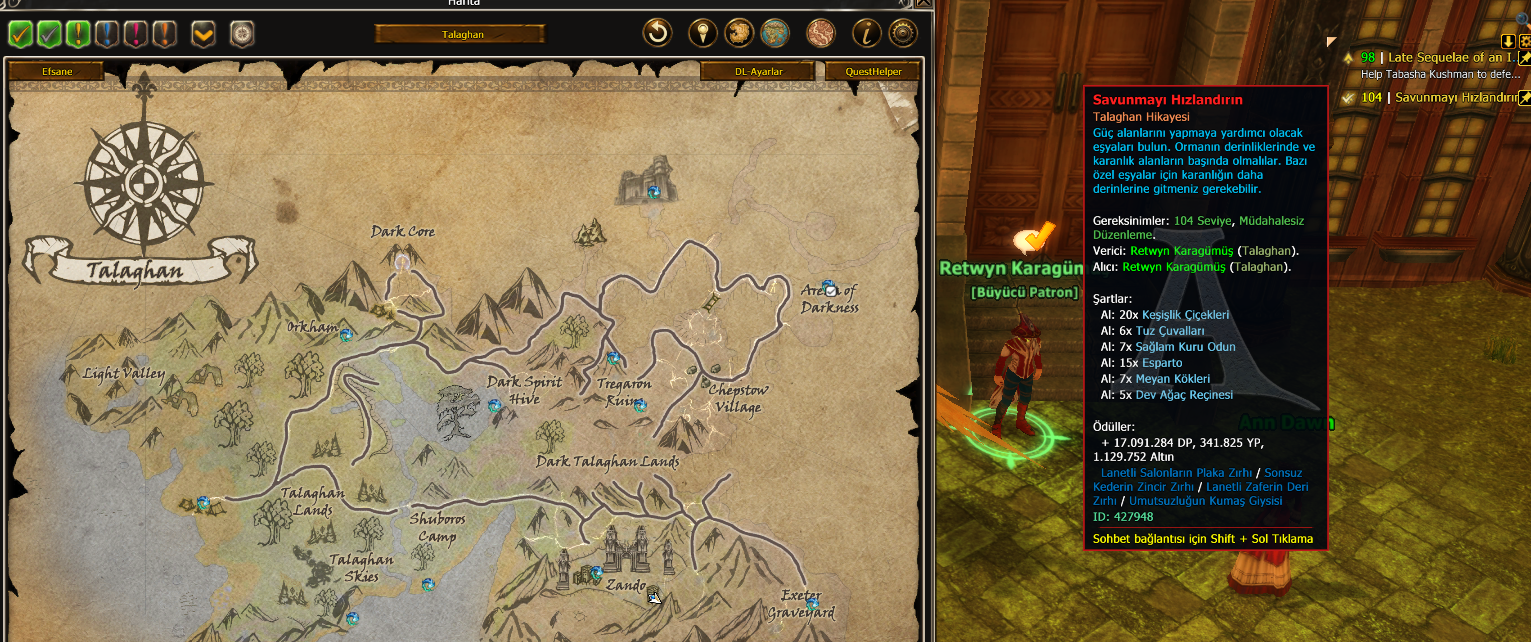Screen dimensions: 1531x642
Task: Click the quest tracker down-arrow button
Action: coord(1508,41)
